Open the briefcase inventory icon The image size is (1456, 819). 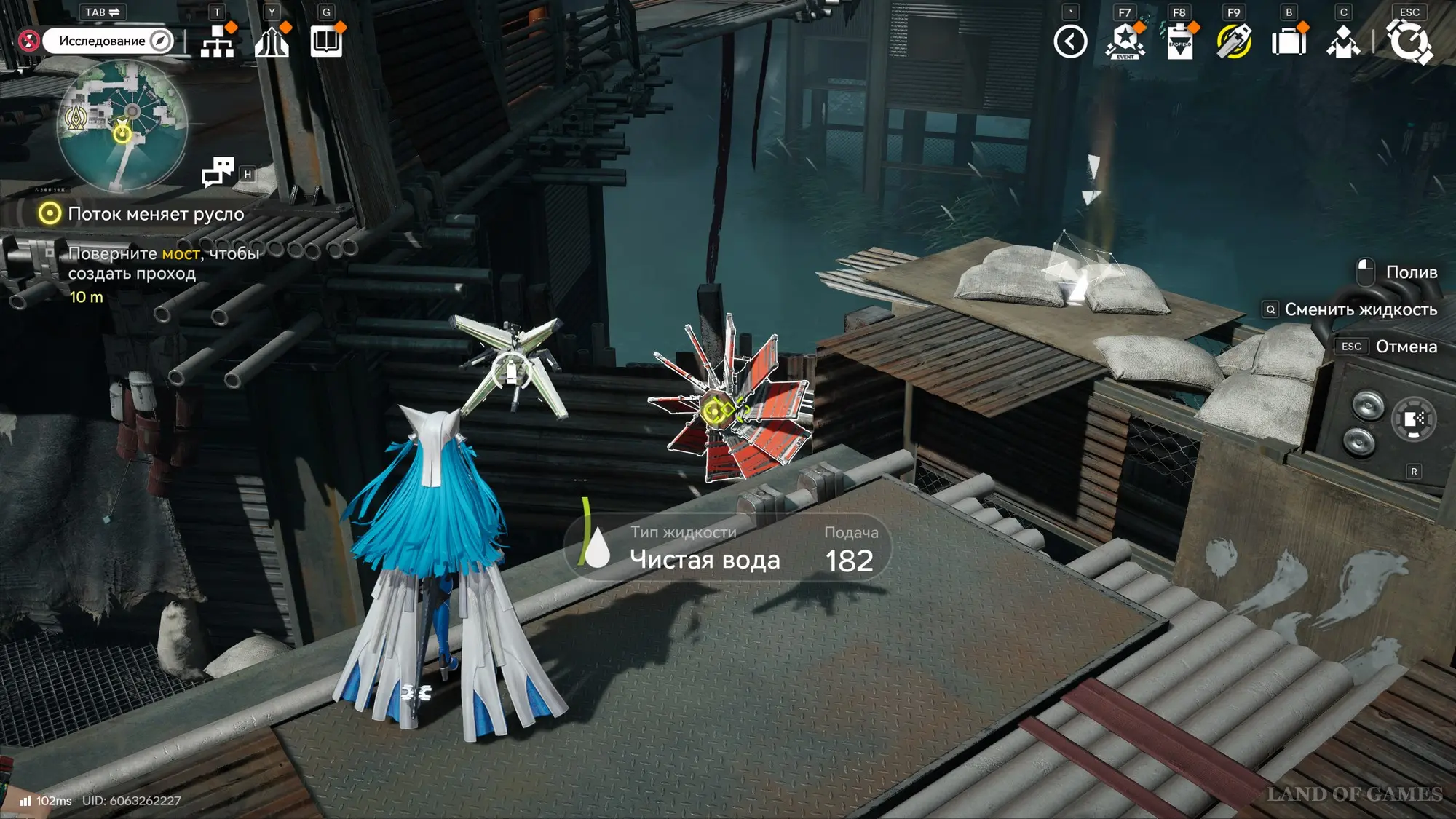point(1289,41)
